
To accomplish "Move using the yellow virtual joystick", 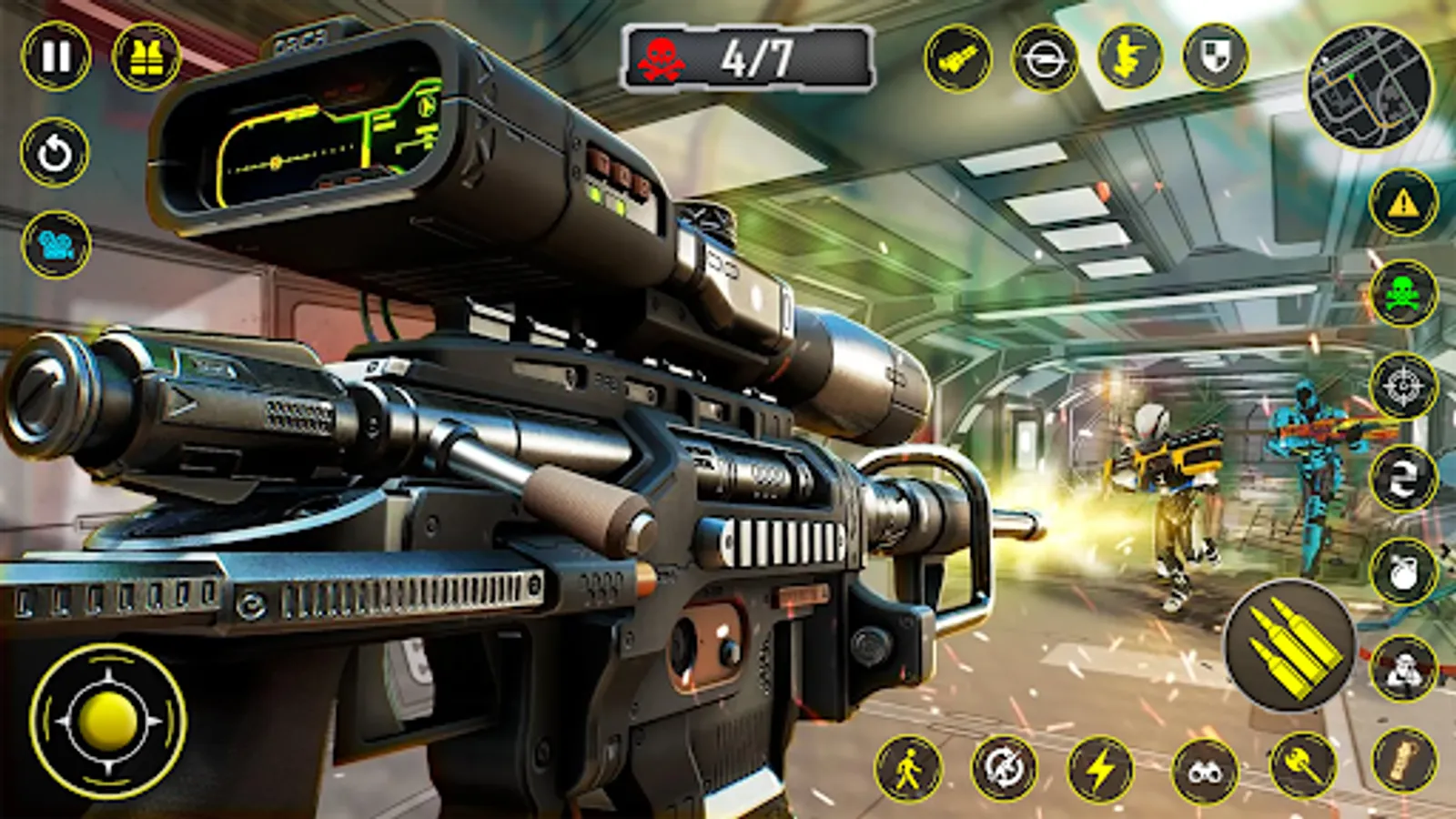I will click(108, 721).
